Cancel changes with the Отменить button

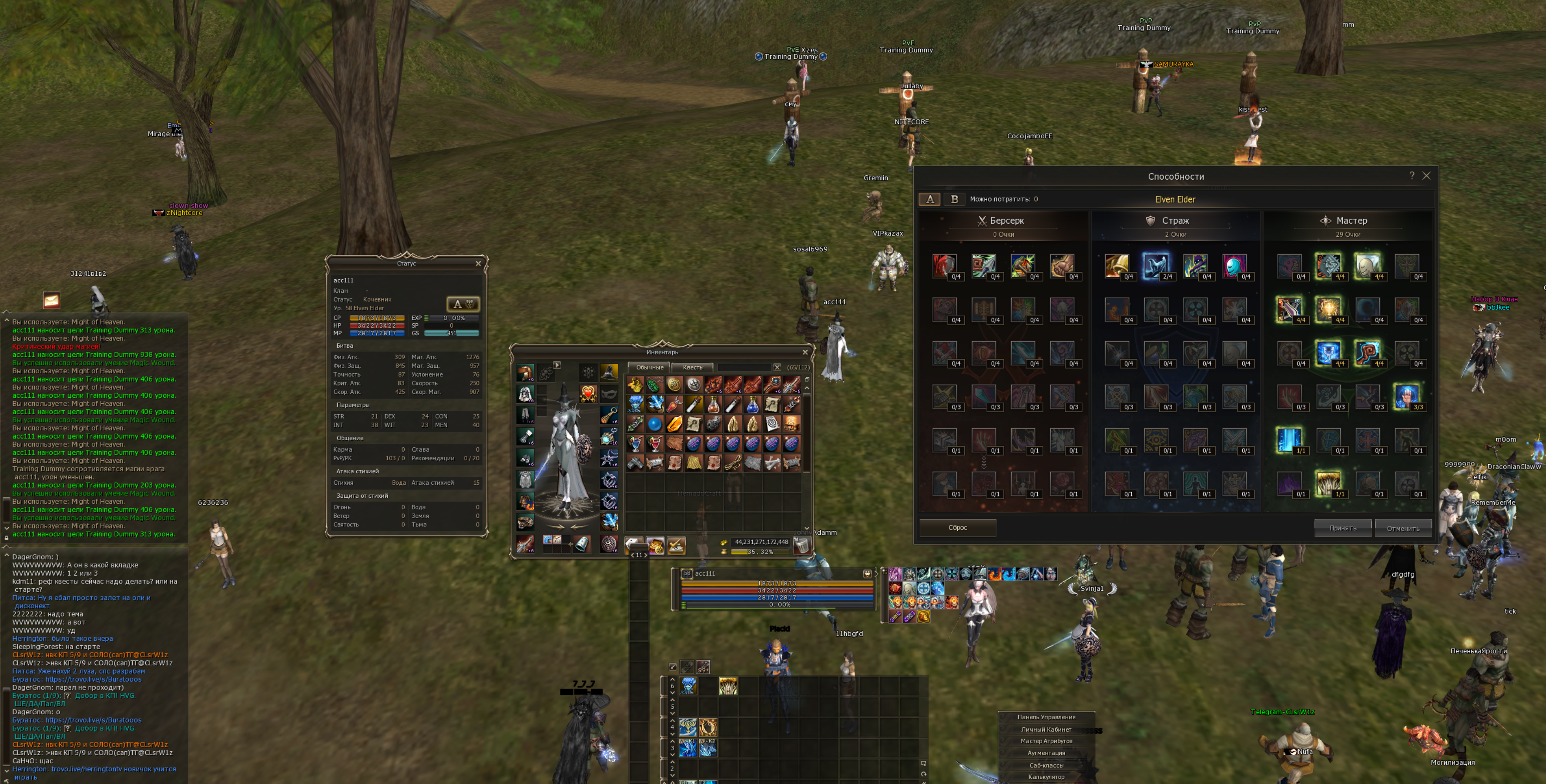(x=1402, y=528)
